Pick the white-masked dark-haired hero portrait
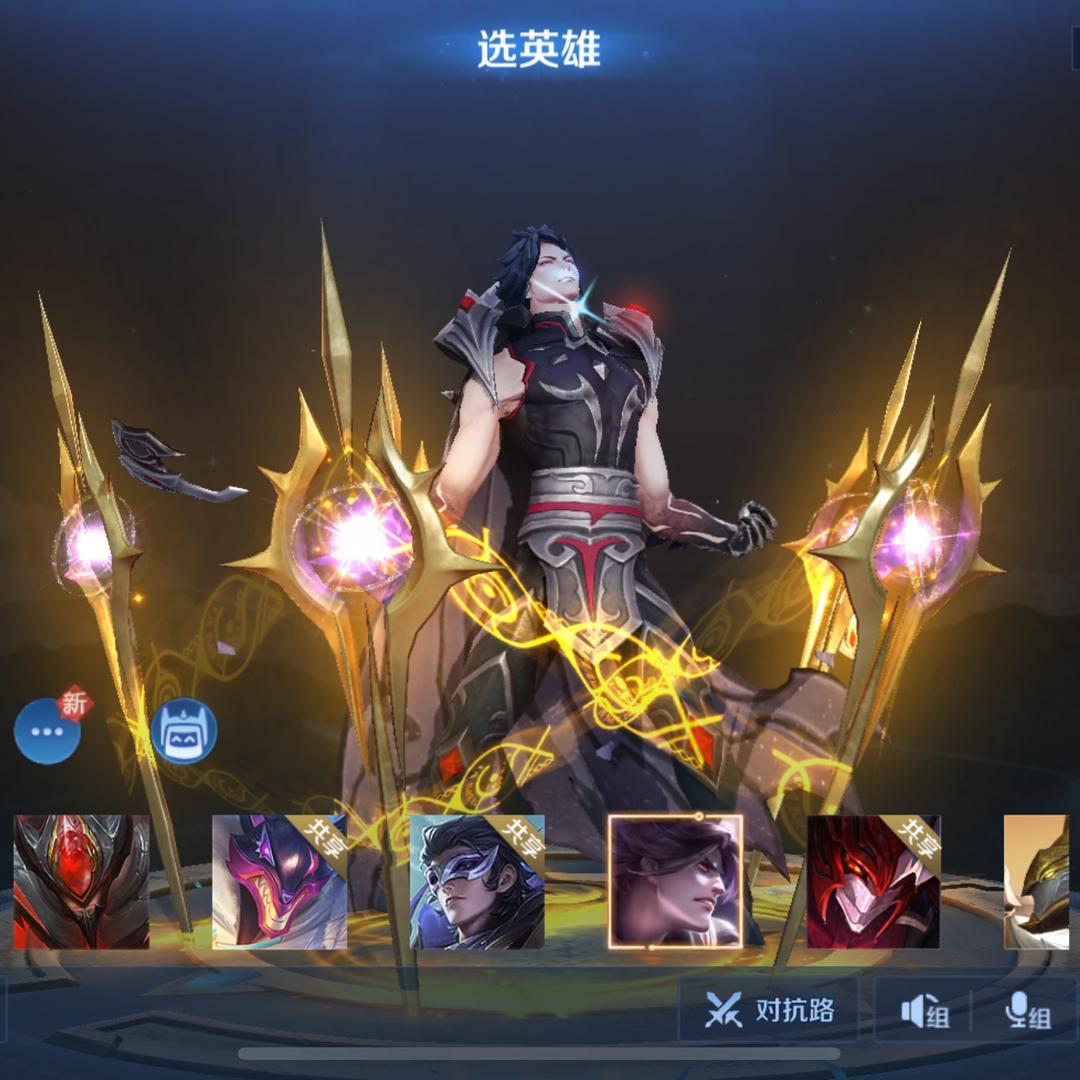 tap(477, 881)
